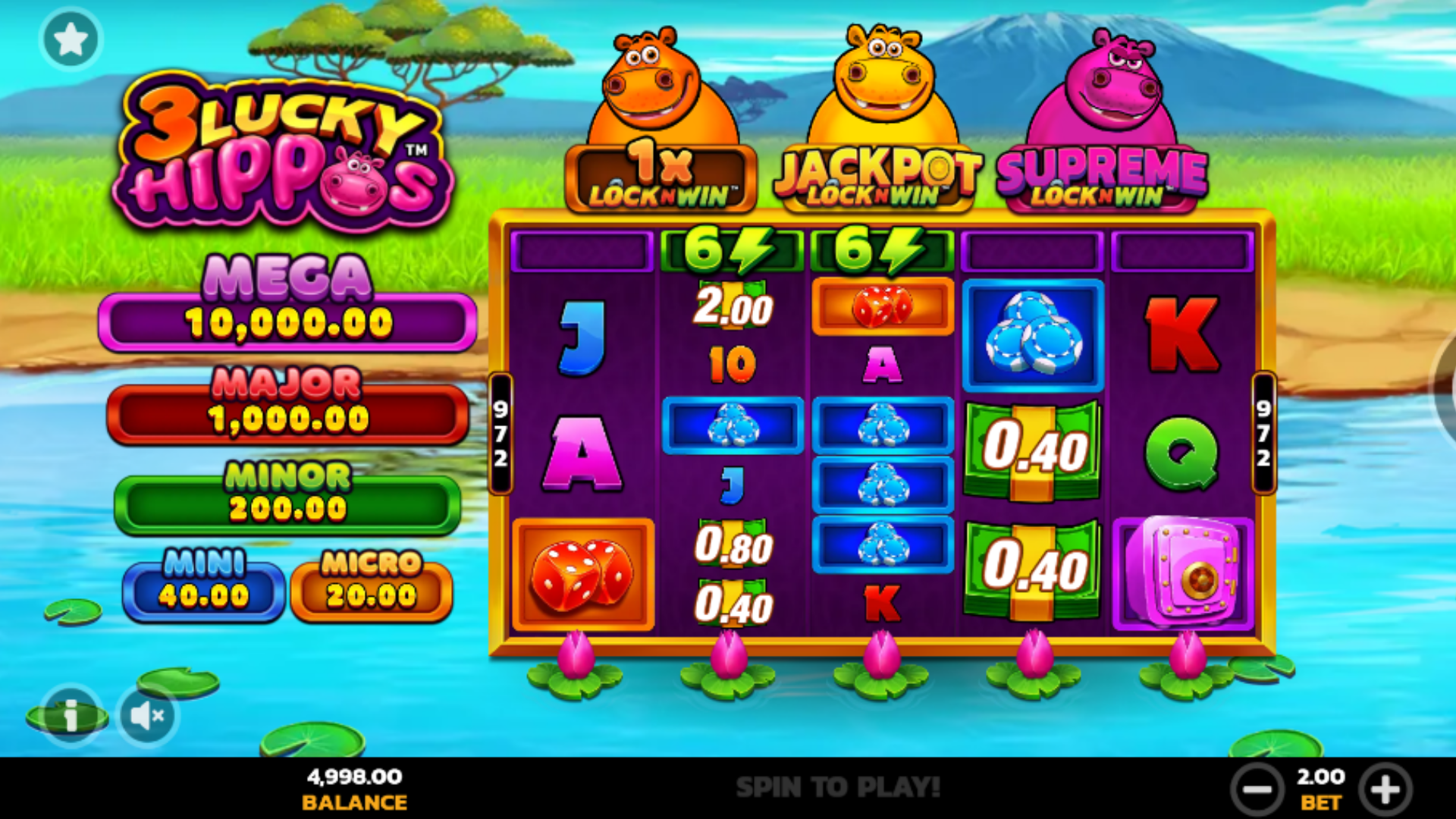Open the game info panel

coord(71,715)
